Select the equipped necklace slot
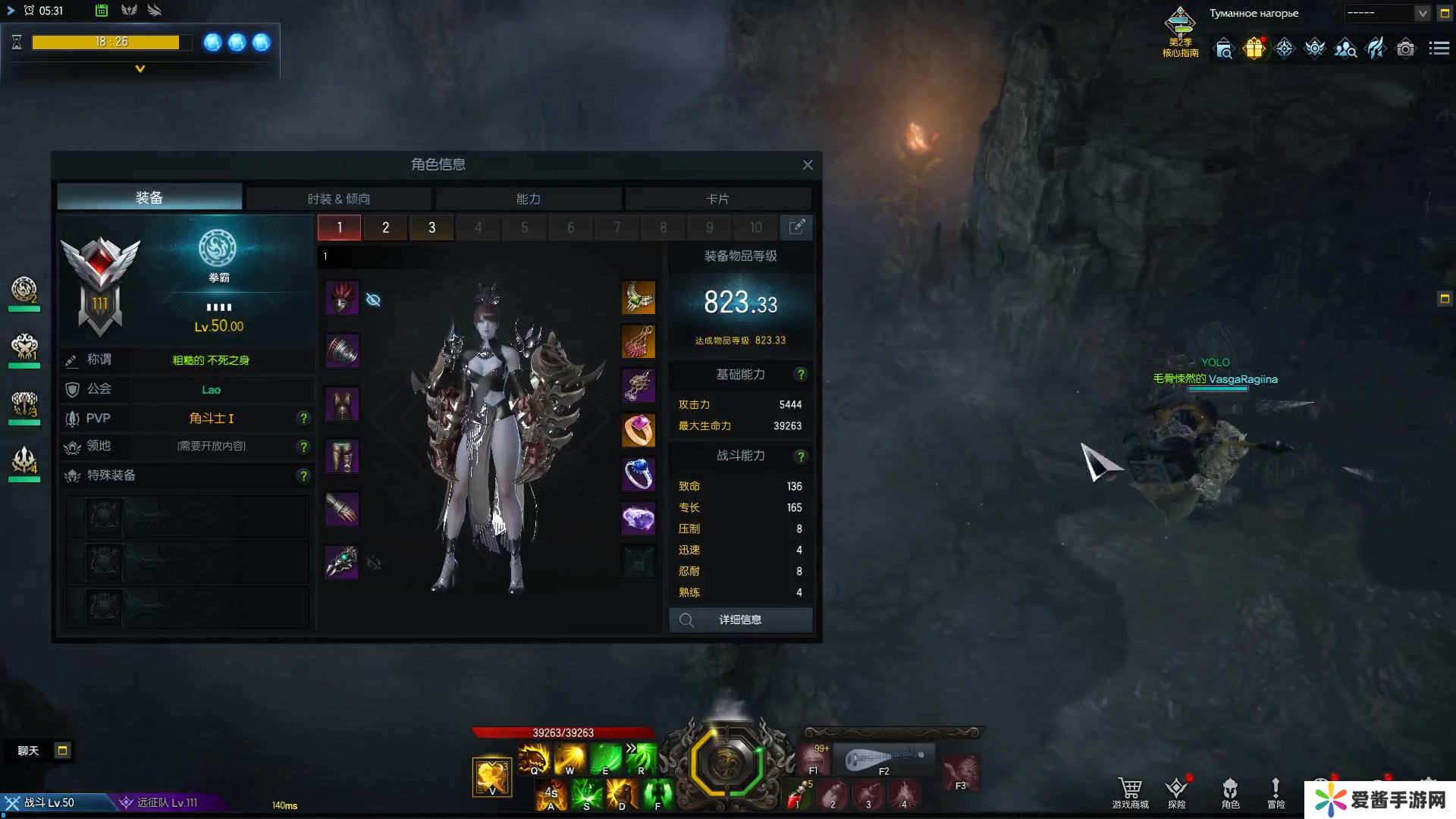This screenshot has width=1456, height=819. 639,298
